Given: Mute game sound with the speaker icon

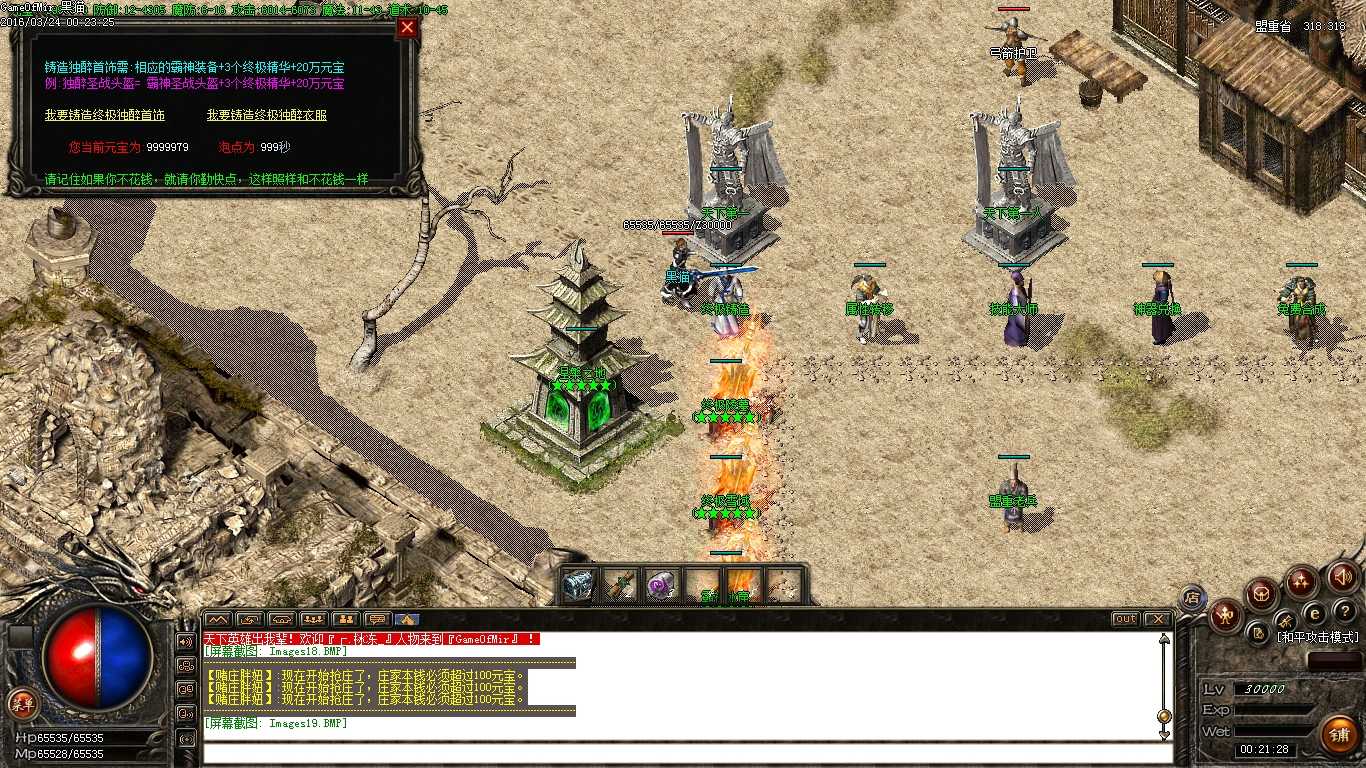Looking at the screenshot, I should click(x=1343, y=578).
